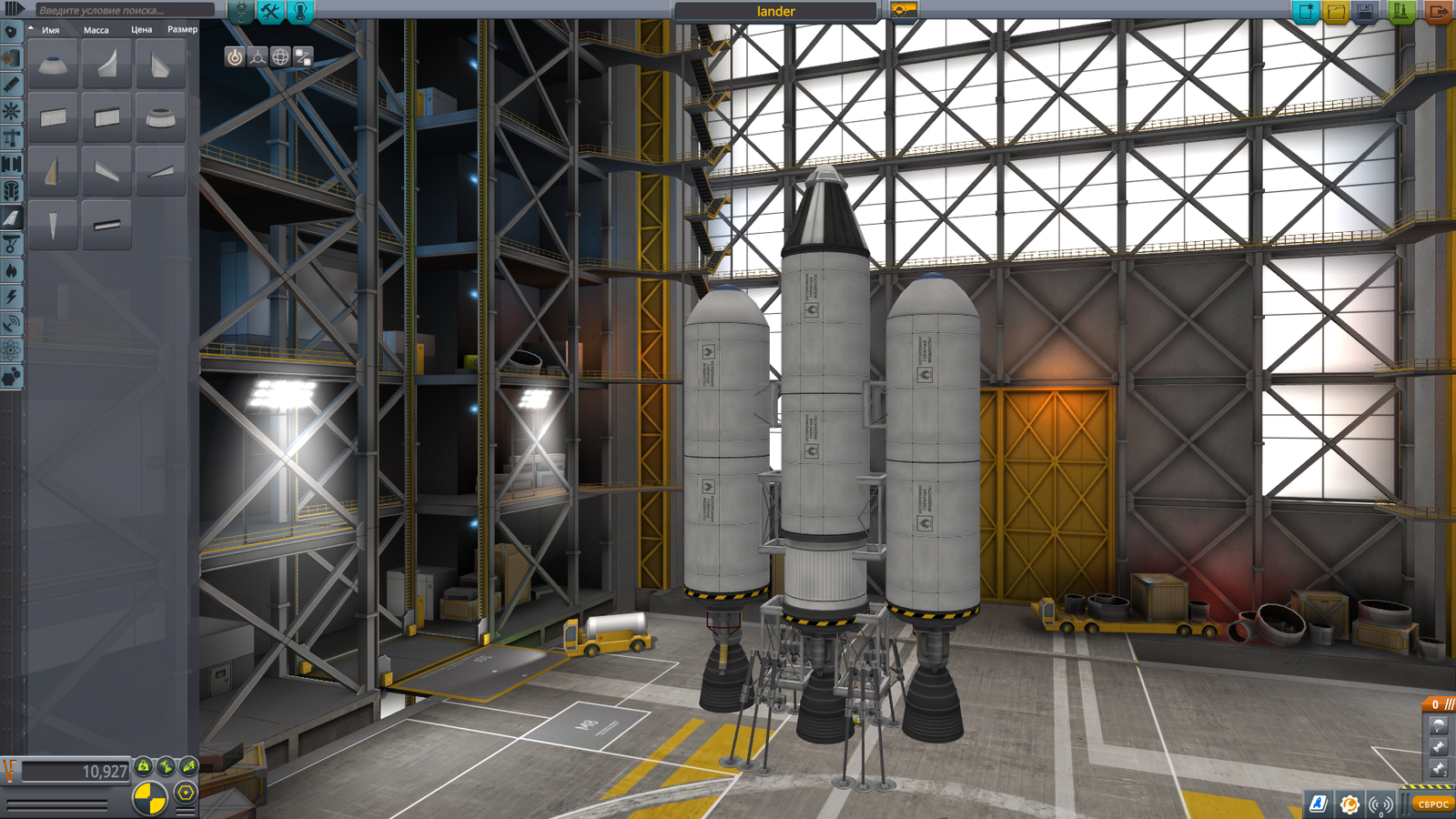Click the part search input field
Screen dimensions: 1456x819
[x=123, y=10]
